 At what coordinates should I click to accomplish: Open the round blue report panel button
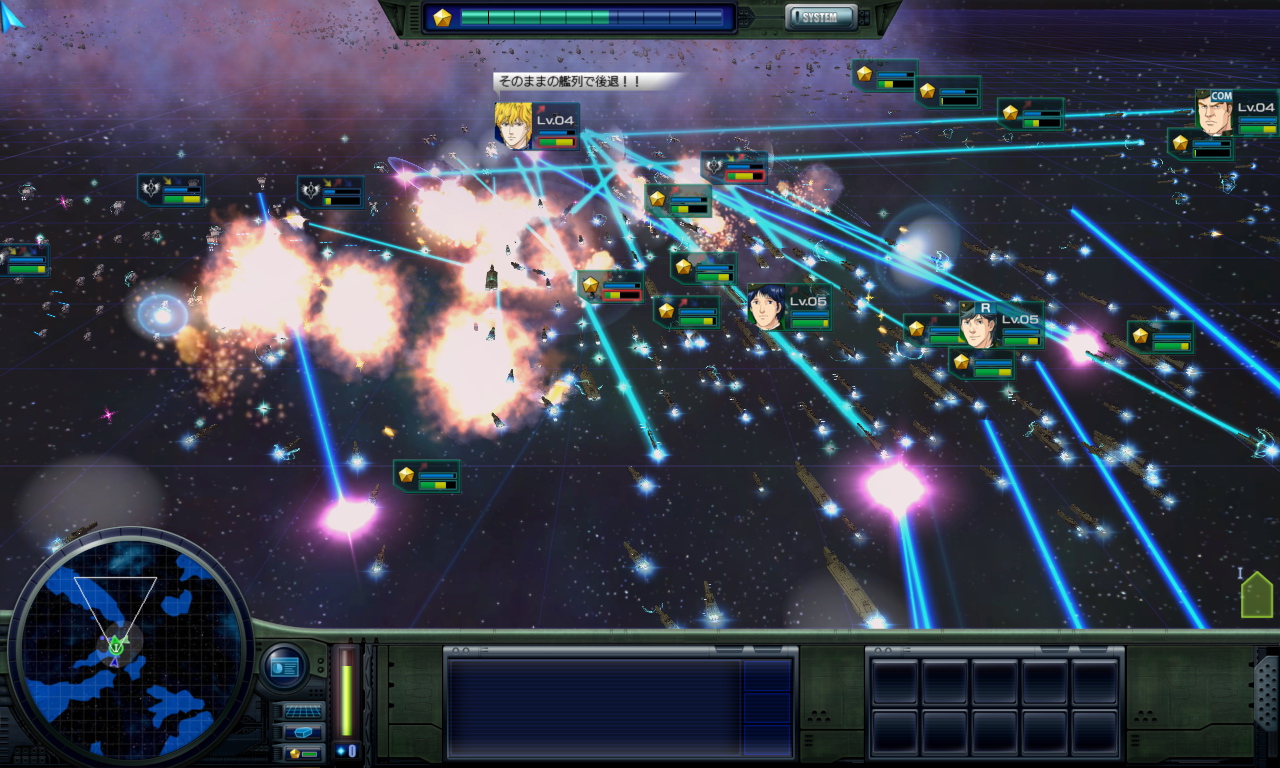point(285,666)
